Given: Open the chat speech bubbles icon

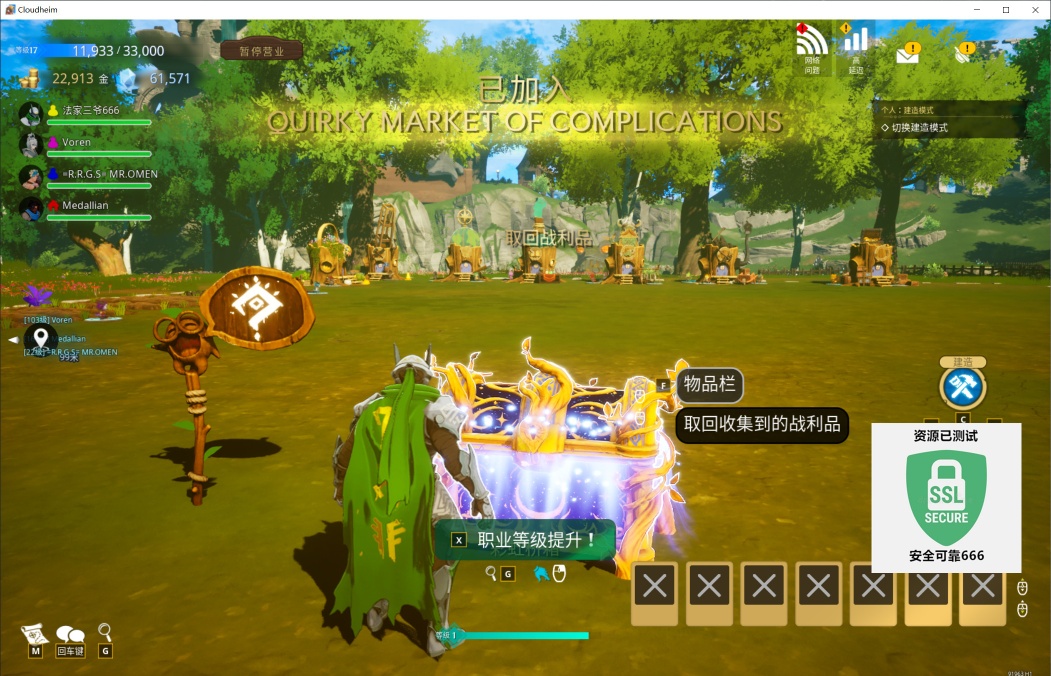Looking at the screenshot, I should (70, 634).
